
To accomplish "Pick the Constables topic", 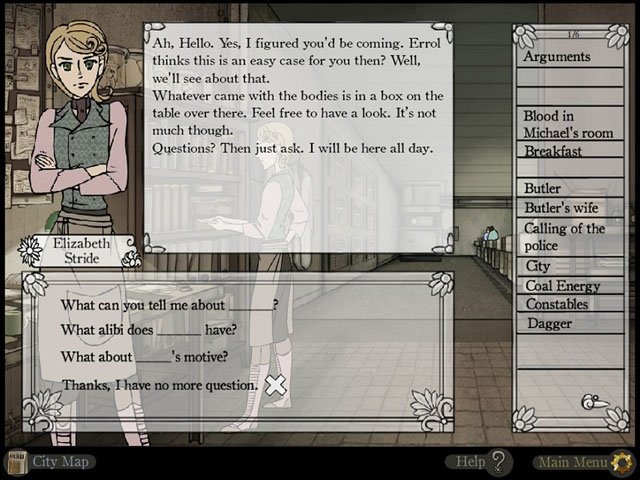I will (x=556, y=304).
